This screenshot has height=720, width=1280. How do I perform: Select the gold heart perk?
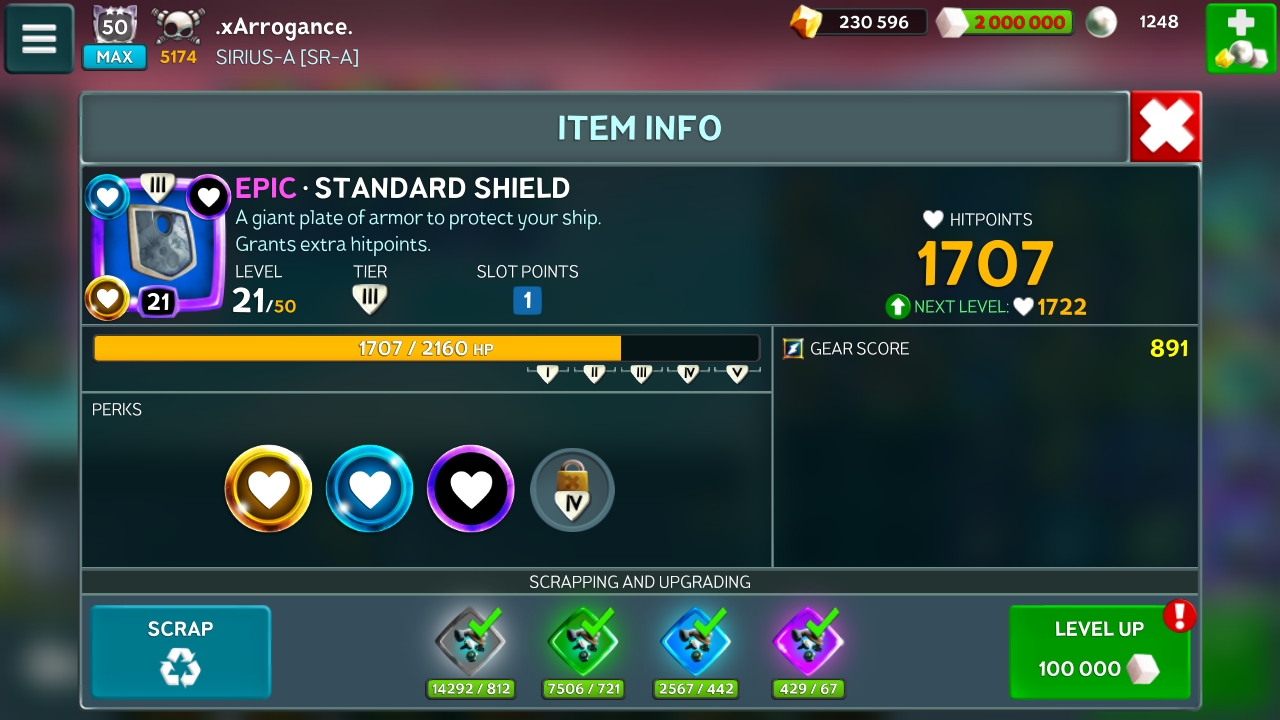pos(268,489)
